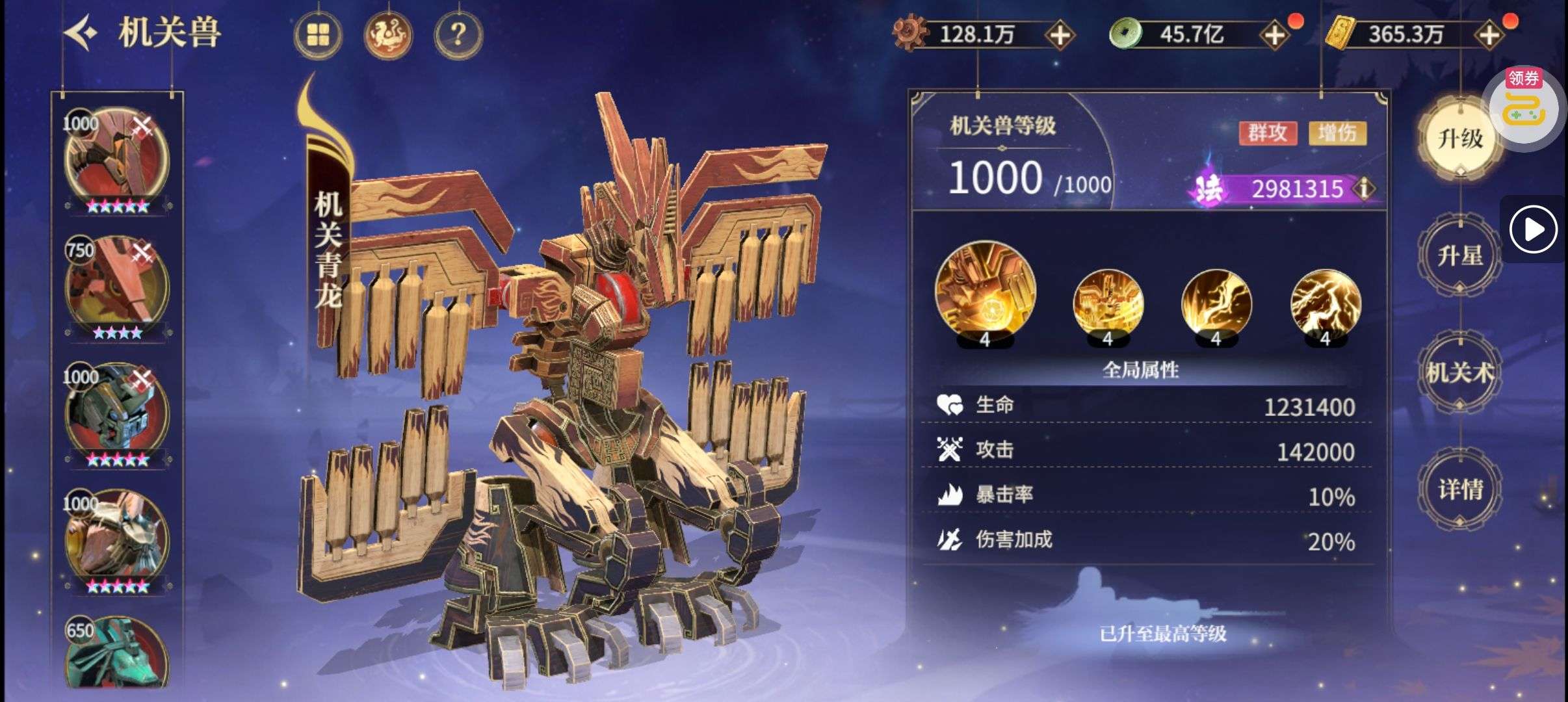Show help via the question mark button
The width and height of the screenshot is (1568, 702).
(x=458, y=34)
